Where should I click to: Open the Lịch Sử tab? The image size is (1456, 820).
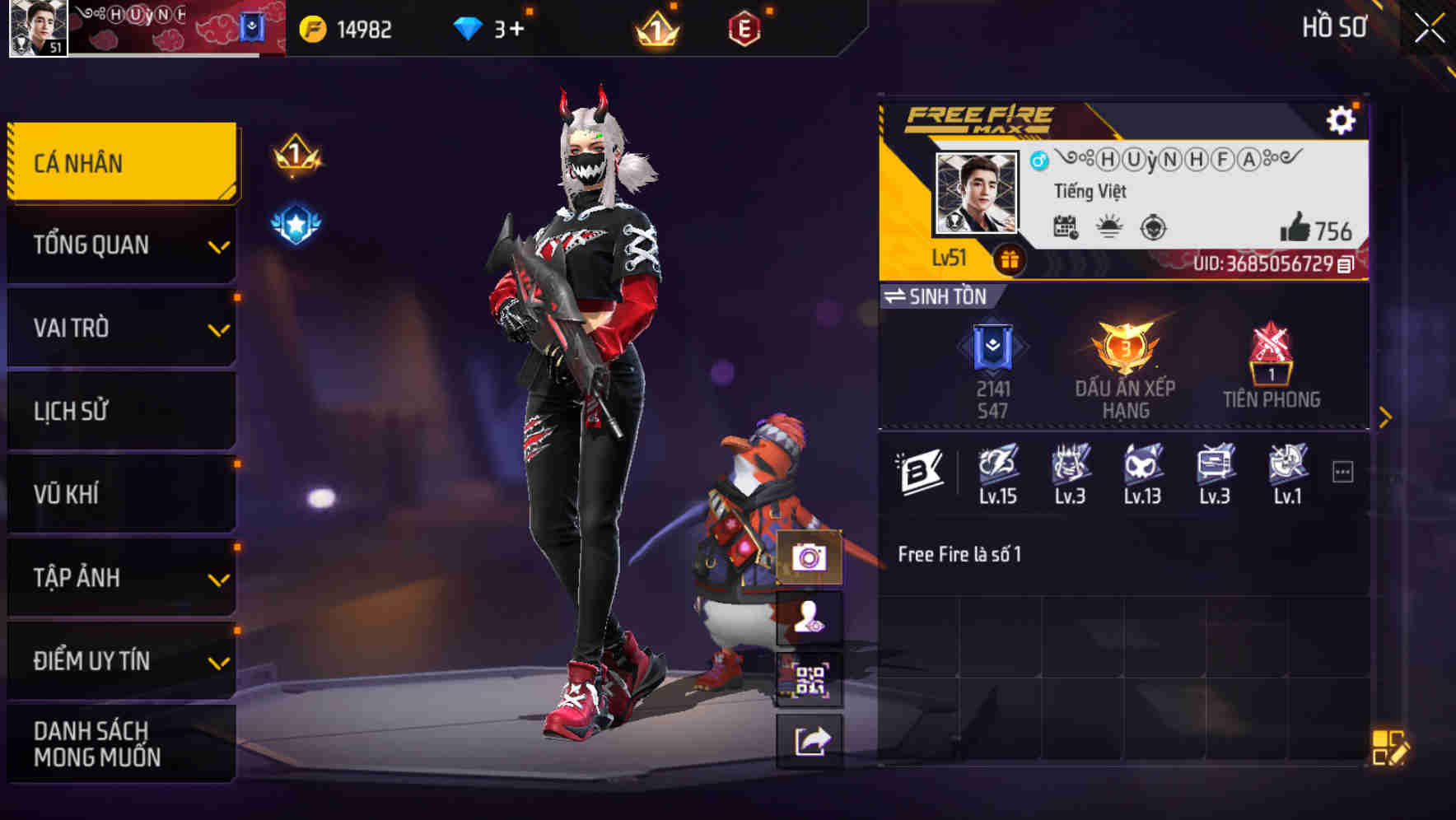(x=119, y=411)
